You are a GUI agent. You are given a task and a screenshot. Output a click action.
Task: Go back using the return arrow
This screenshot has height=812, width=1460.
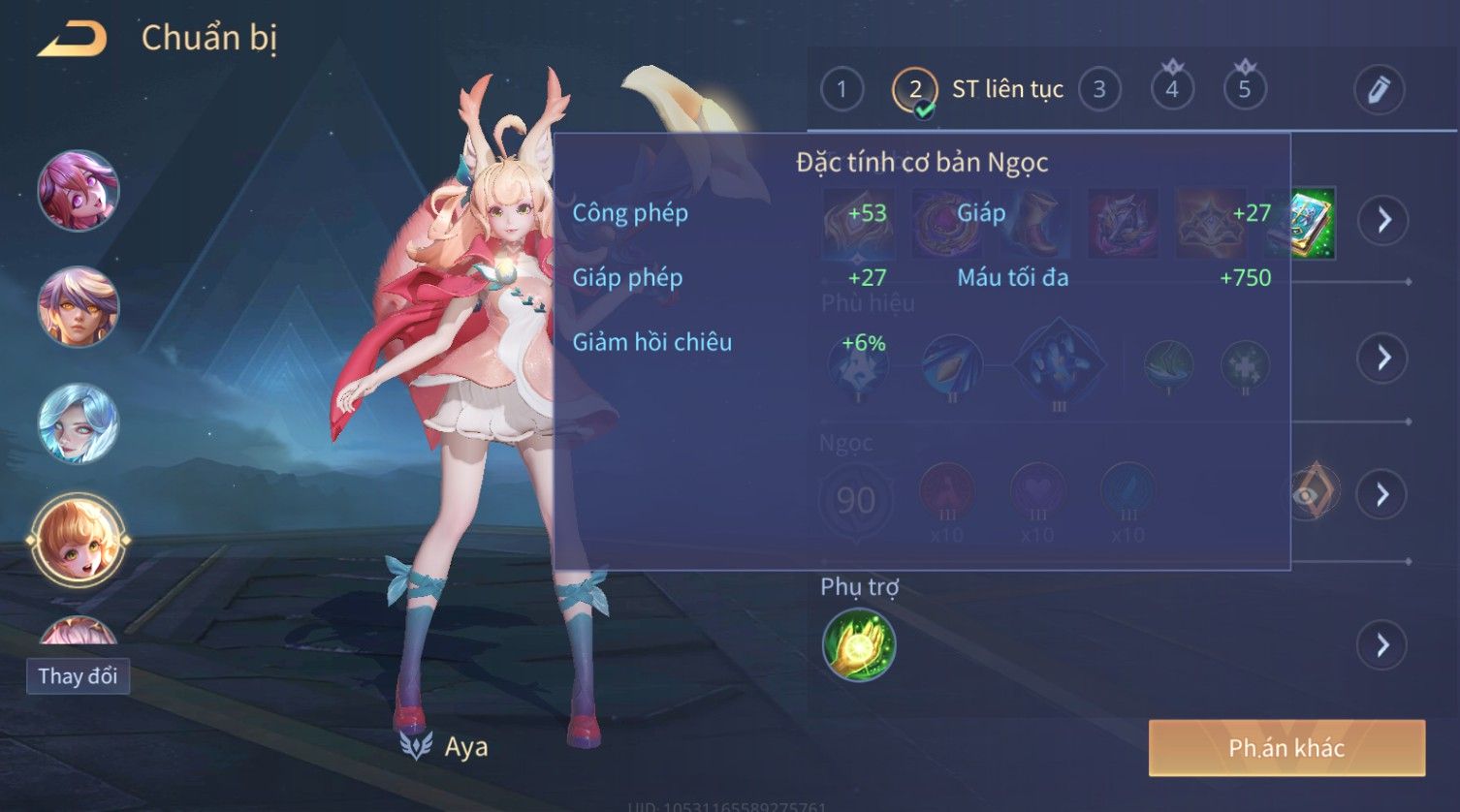pyautogui.click(x=72, y=40)
